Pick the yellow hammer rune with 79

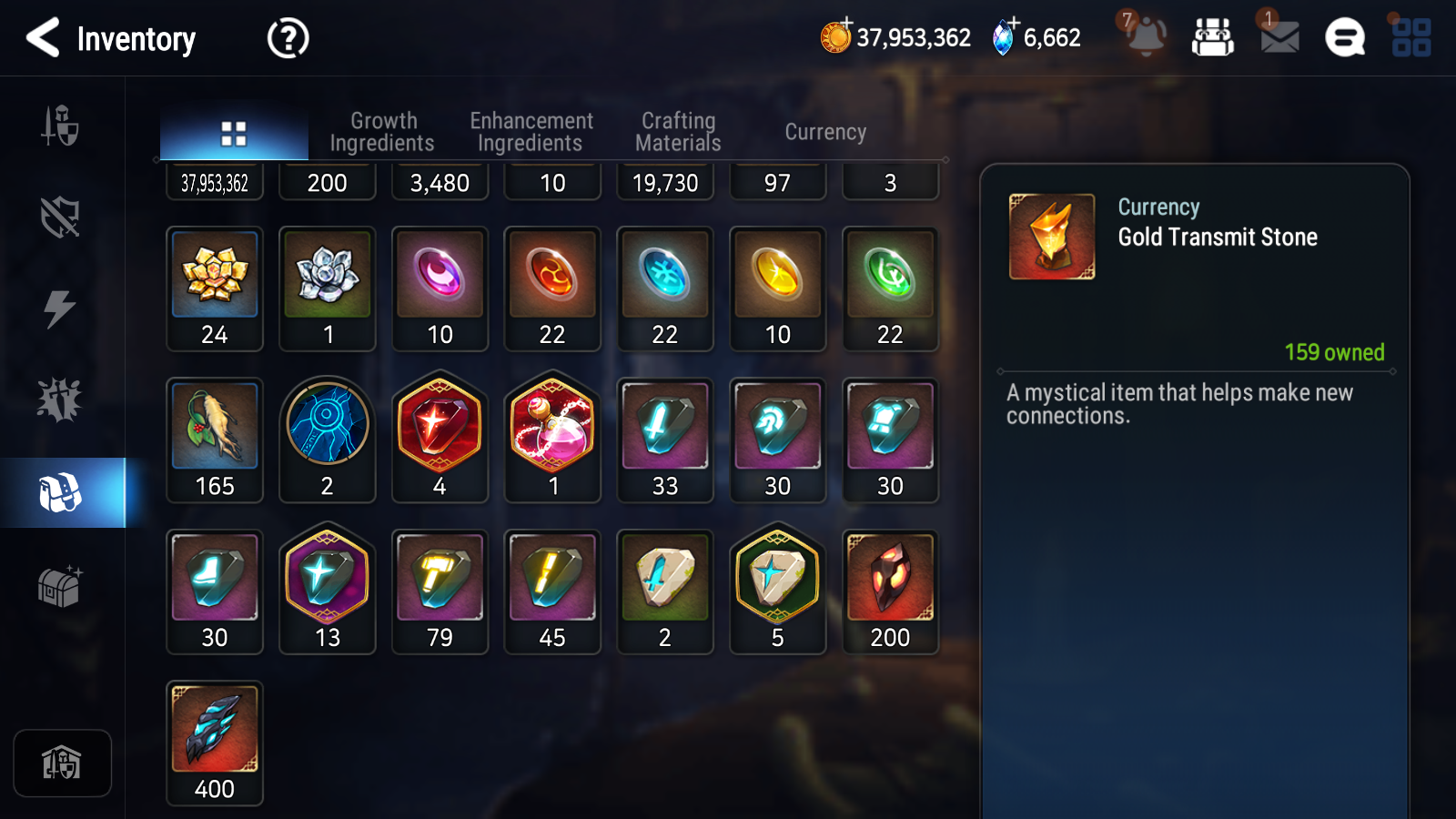pyautogui.click(x=440, y=591)
